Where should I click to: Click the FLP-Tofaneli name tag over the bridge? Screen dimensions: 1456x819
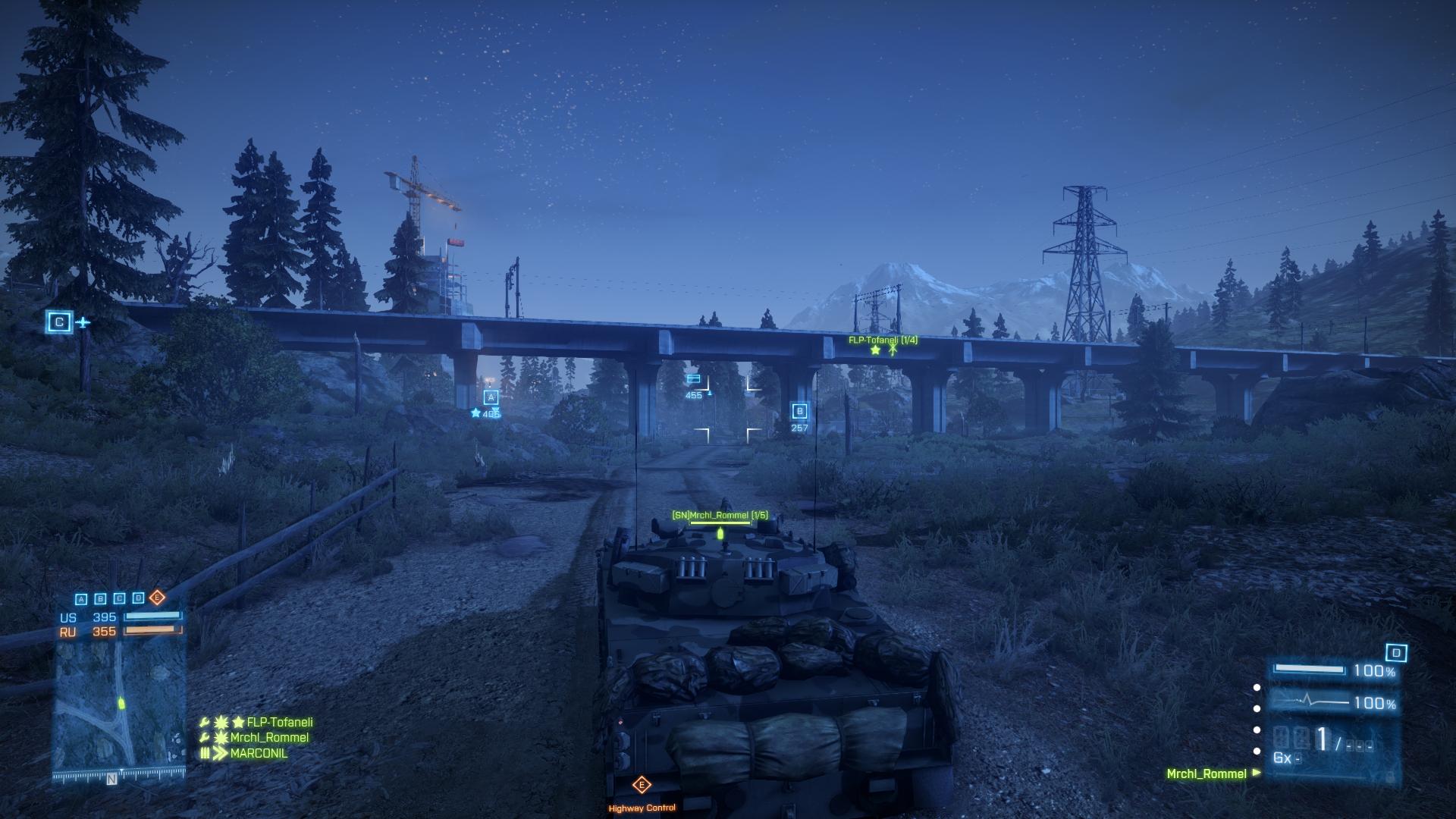tap(883, 340)
